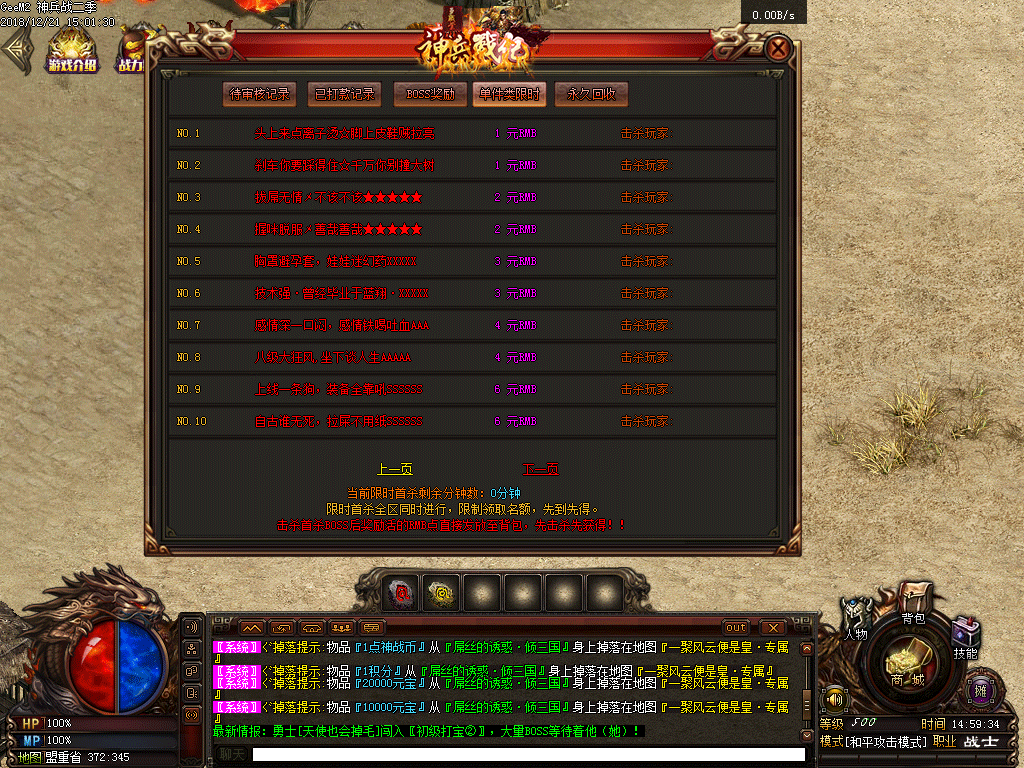Open the 摊 stall button

[x=979, y=690]
